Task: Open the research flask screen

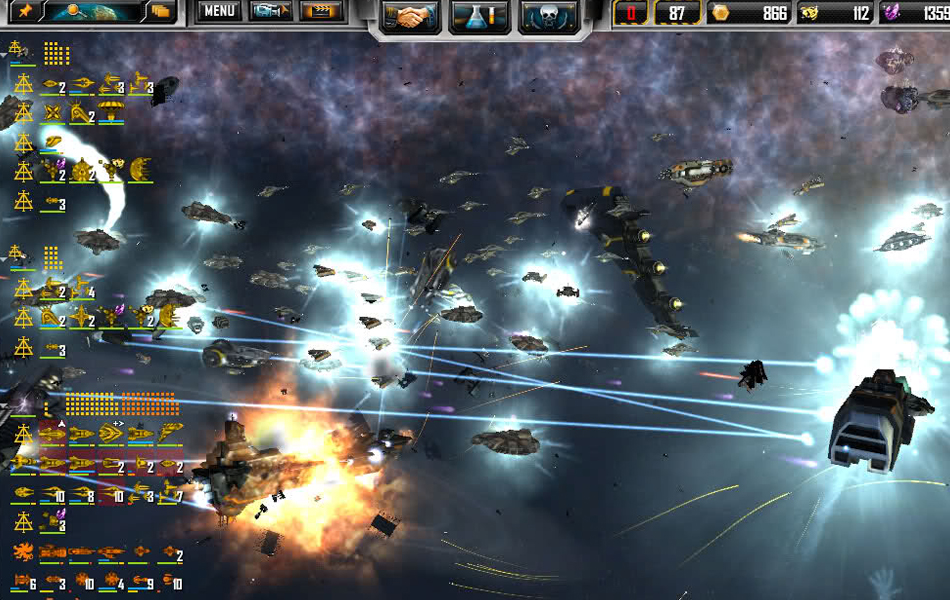Action: pyautogui.click(x=479, y=16)
